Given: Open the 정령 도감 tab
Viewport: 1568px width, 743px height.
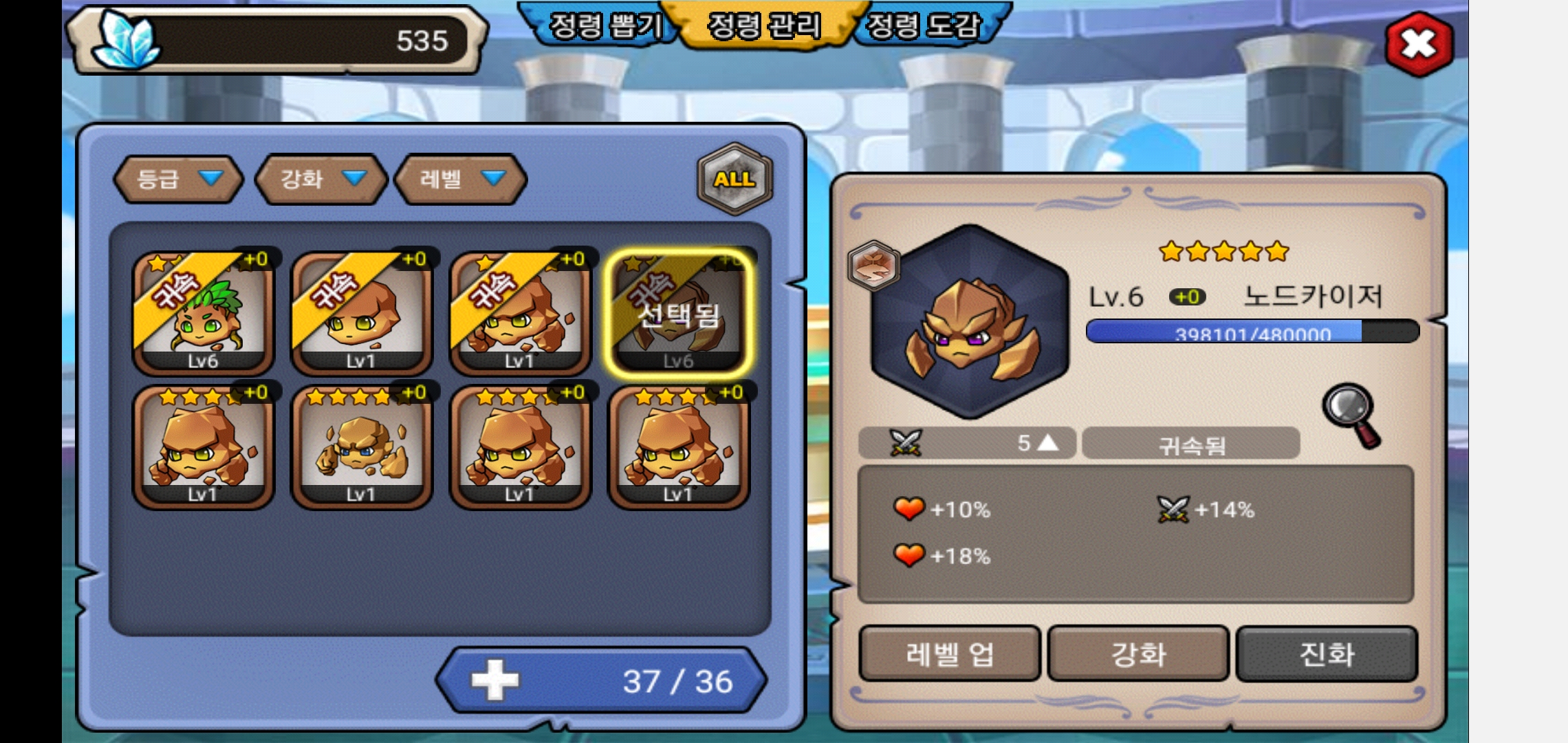Looking at the screenshot, I should tap(922, 26).
